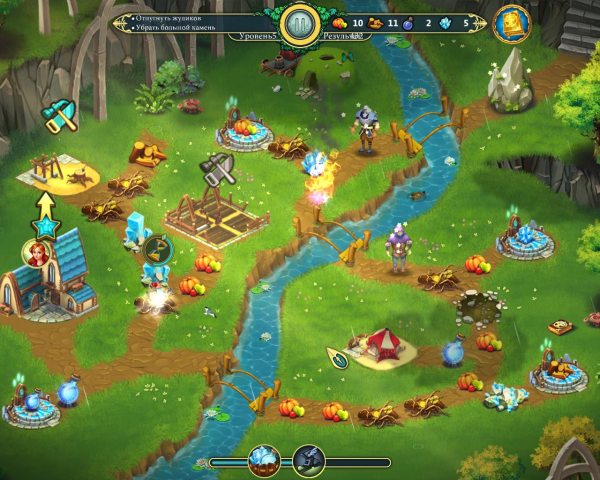Image resolution: width=600 pixels, height=480 pixels.
Task: Select the red-haired worker portrait
Action: coord(37,253)
